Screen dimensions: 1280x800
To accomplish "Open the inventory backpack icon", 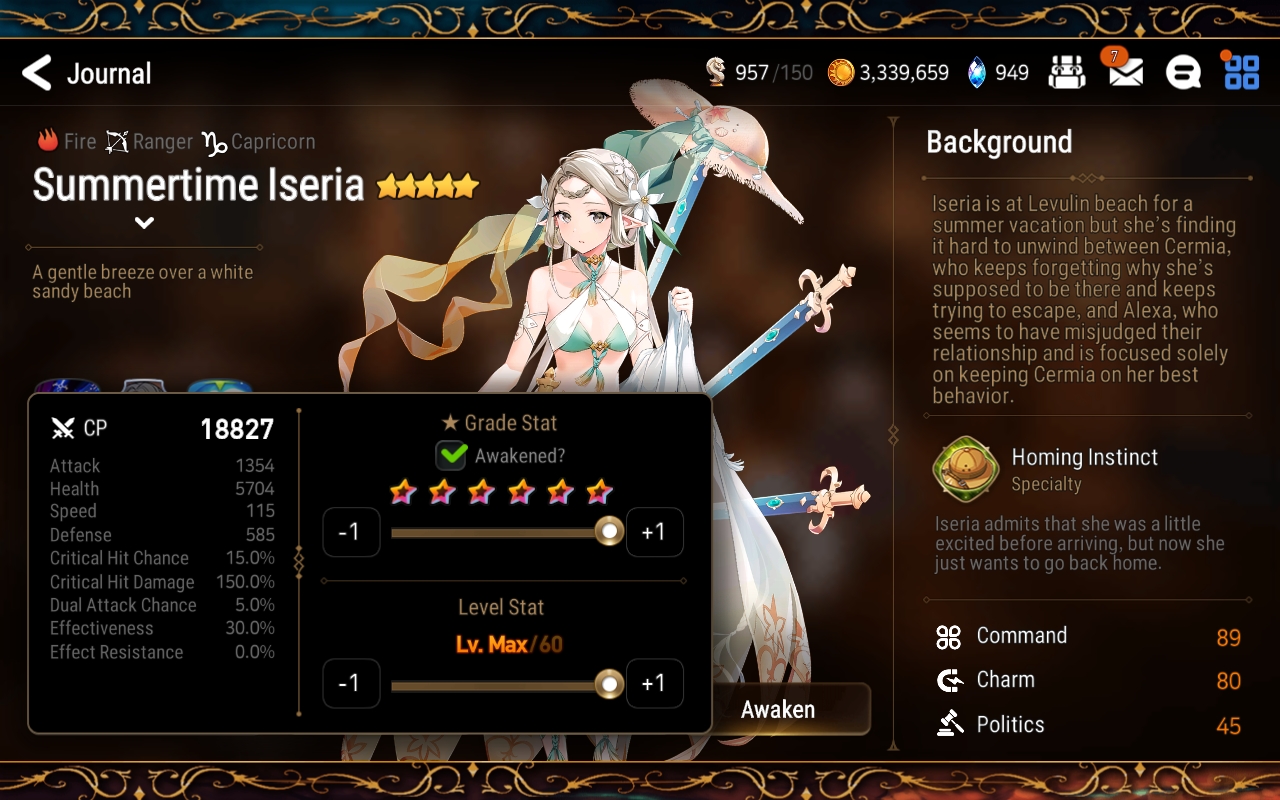I will (x=1067, y=72).
